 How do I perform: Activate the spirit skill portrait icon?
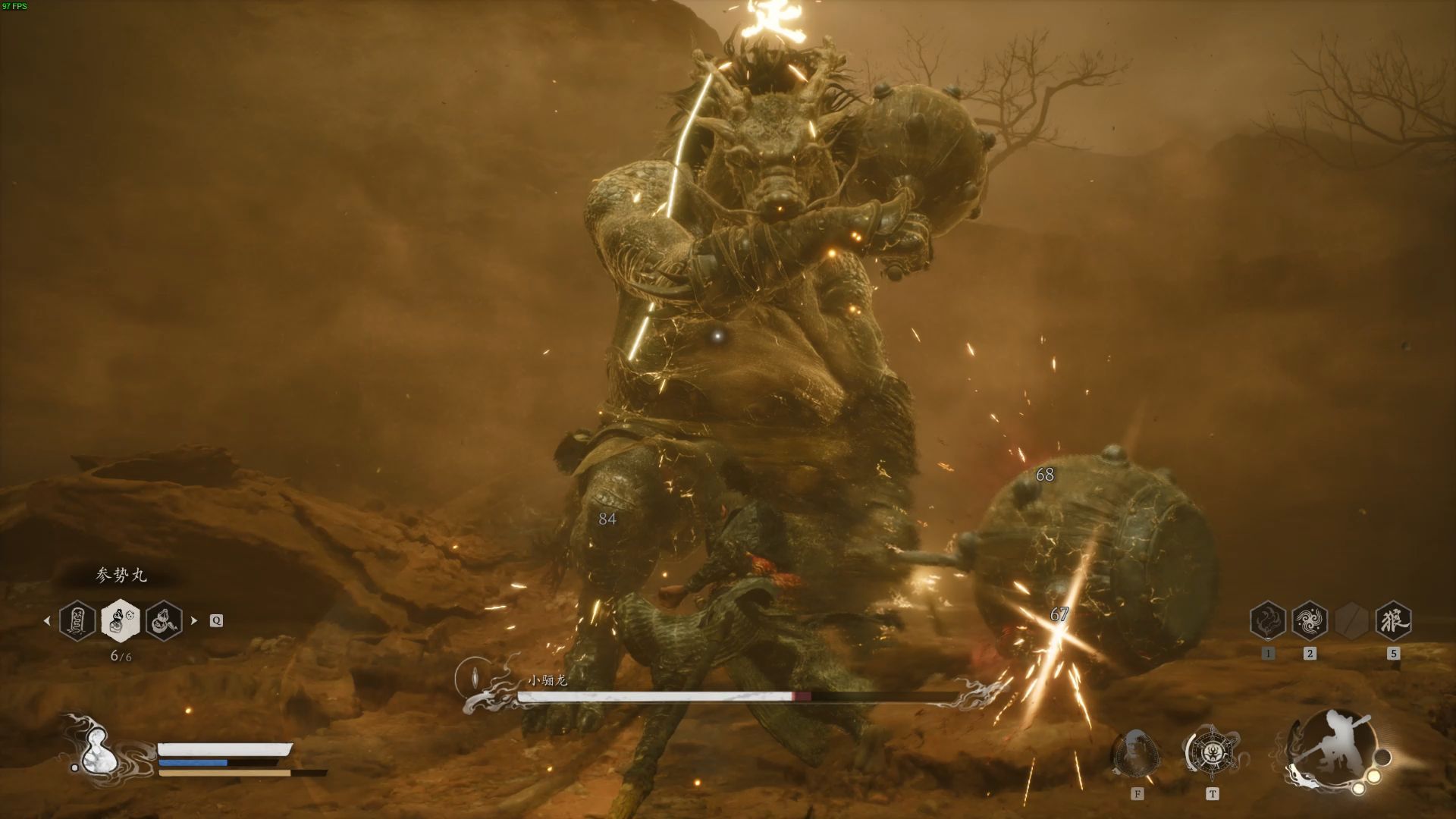click(1136, 753)
